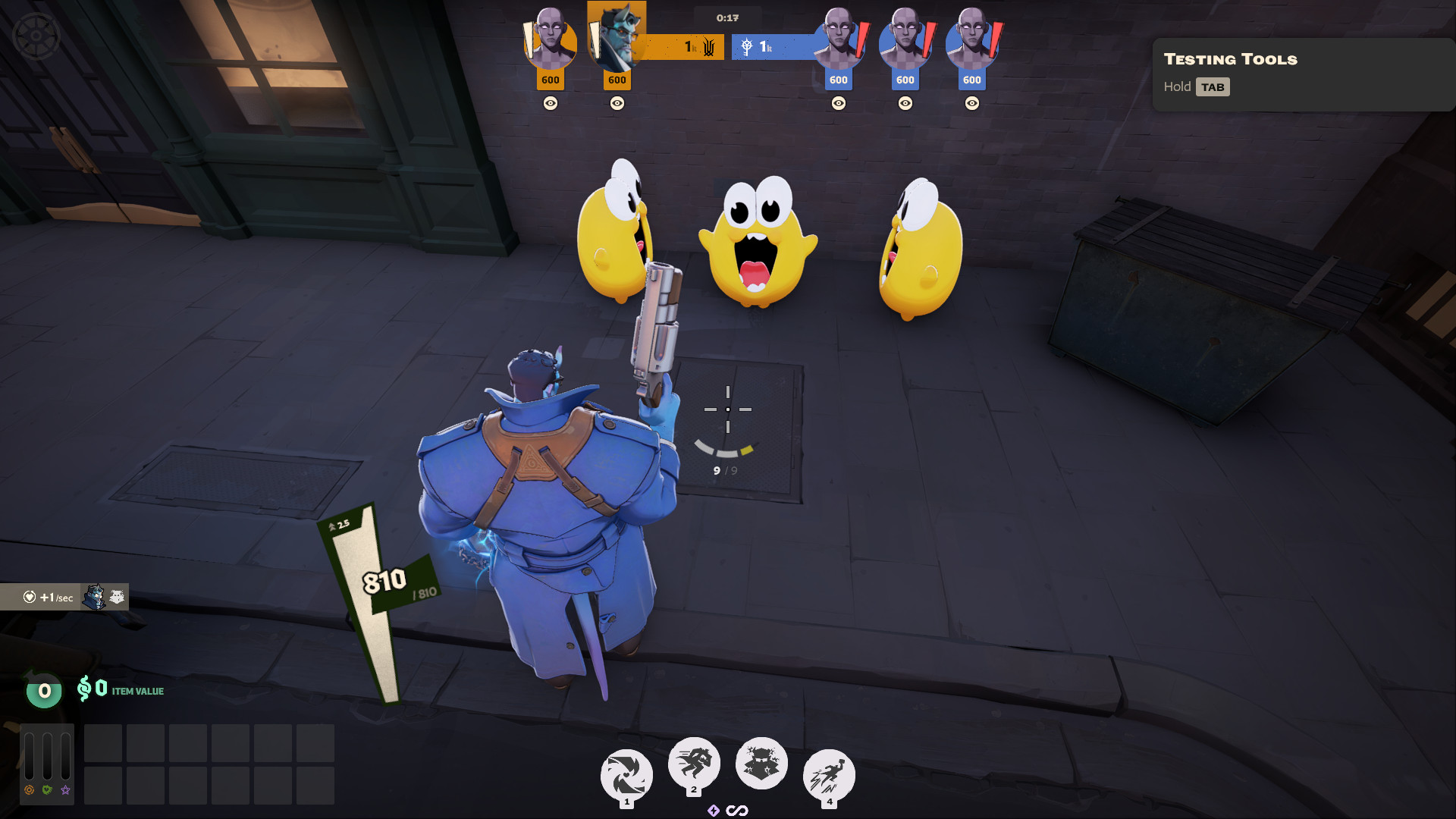Select the orange weapon category icon
Screen dimensions: 1456x819
point(30,790)
